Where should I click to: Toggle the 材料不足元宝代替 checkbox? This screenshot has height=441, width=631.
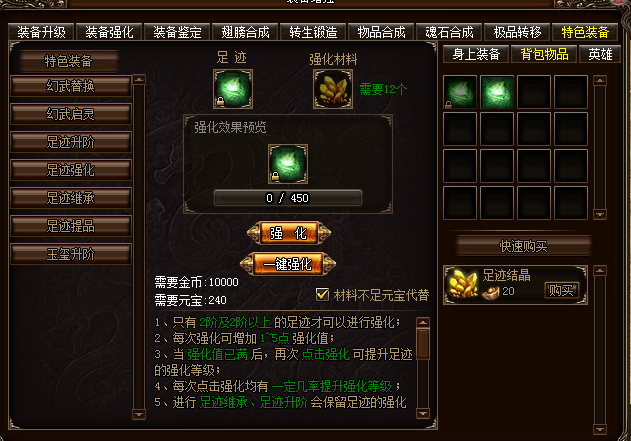click(322, 294)
